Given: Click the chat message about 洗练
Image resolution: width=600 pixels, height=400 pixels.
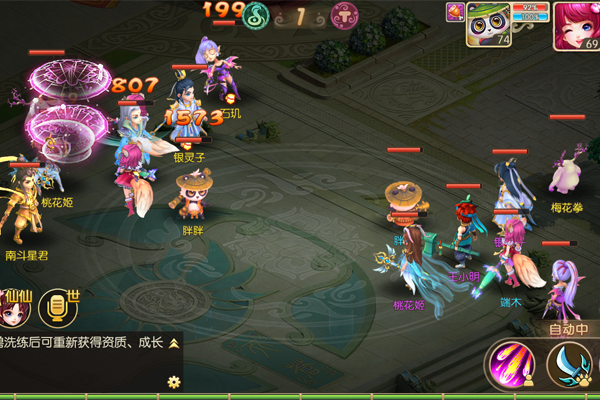Looking at the screenshot, I should click(x=85, y=343).
